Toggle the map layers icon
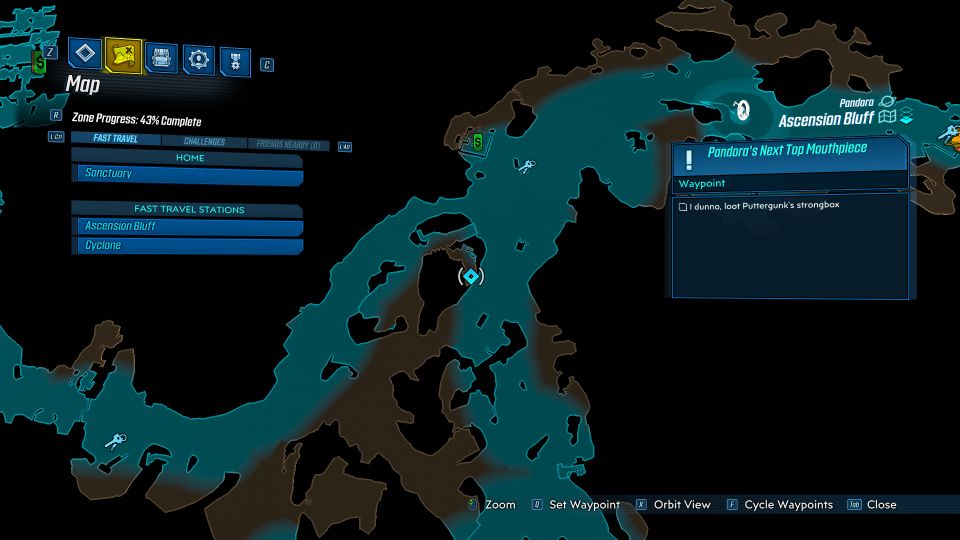 click(x=906, y=118)
